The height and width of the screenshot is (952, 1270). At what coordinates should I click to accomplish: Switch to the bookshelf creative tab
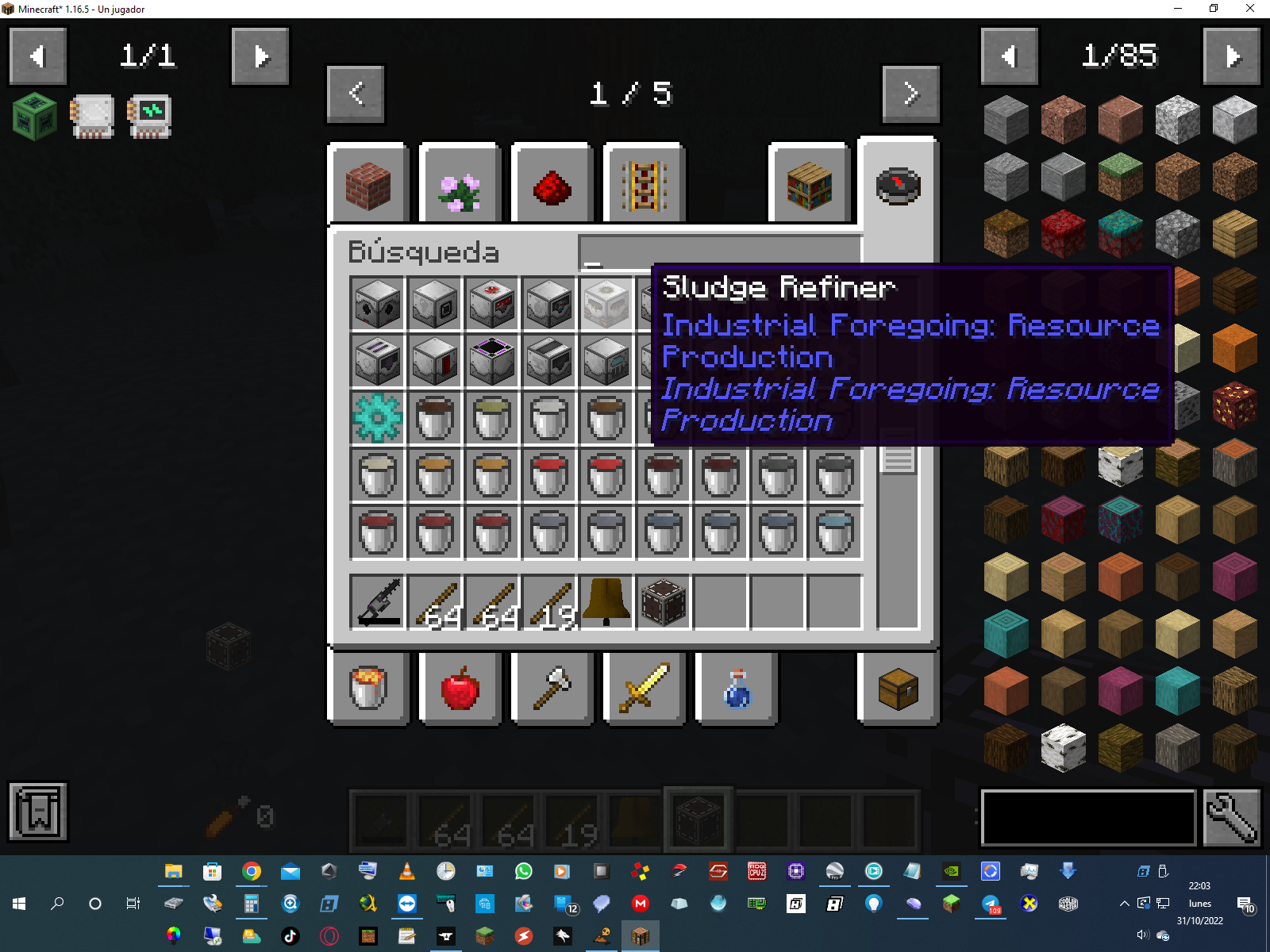(x=809, y=186)
